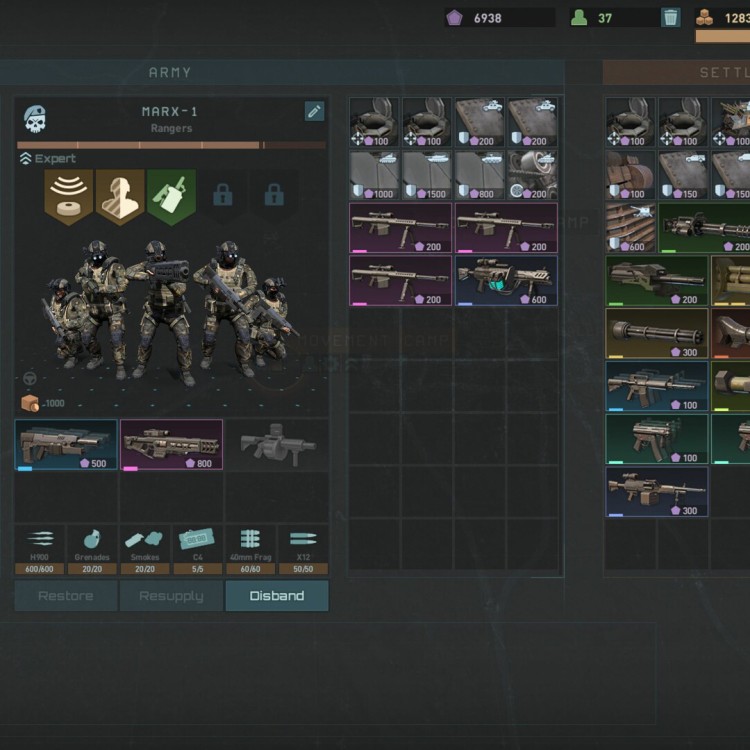Open the trash bin icon
This screenshot has height=750, width=750.
pyautogui.click(x=671, y=17)
